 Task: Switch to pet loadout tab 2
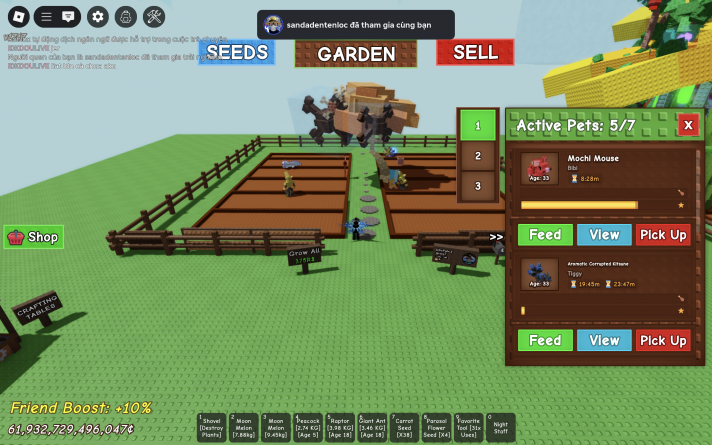click(x=478, y=156)
